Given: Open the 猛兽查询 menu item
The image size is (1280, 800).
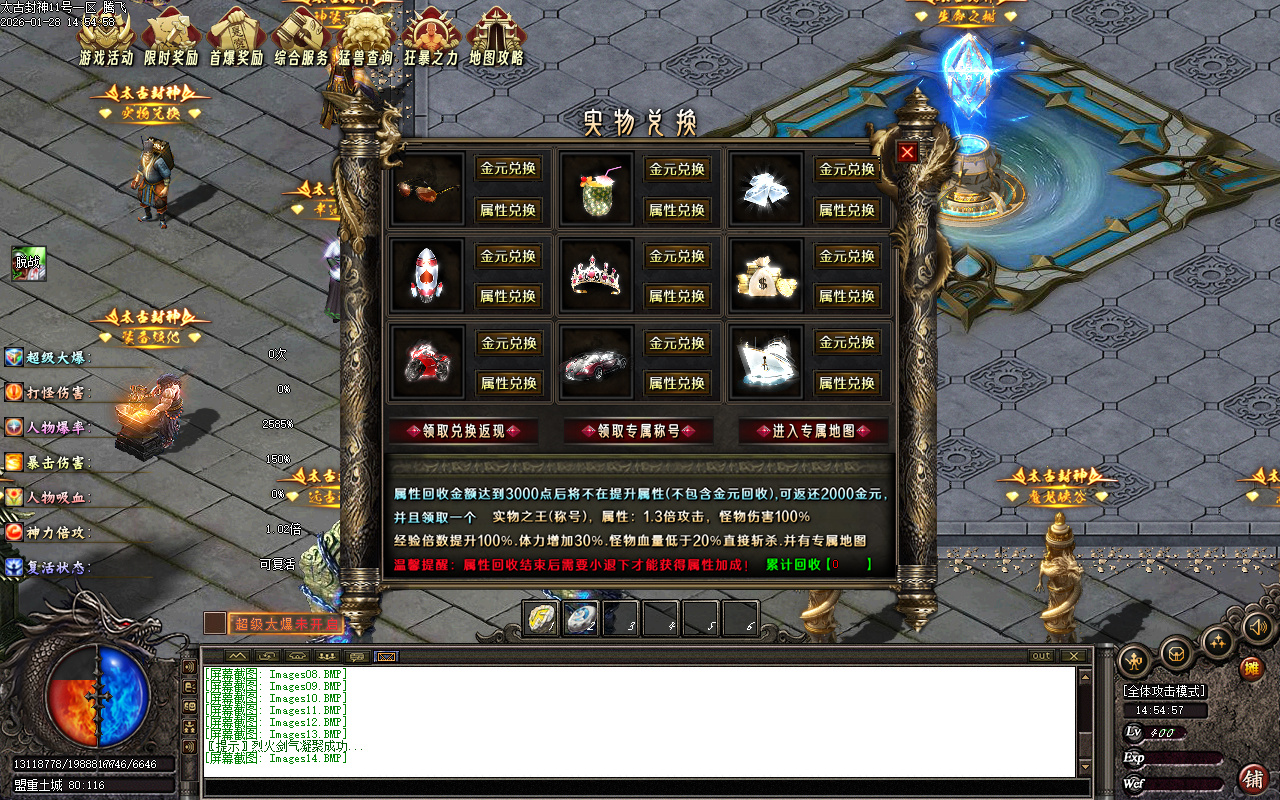Looking at the screenshot, I should point(367,32).
